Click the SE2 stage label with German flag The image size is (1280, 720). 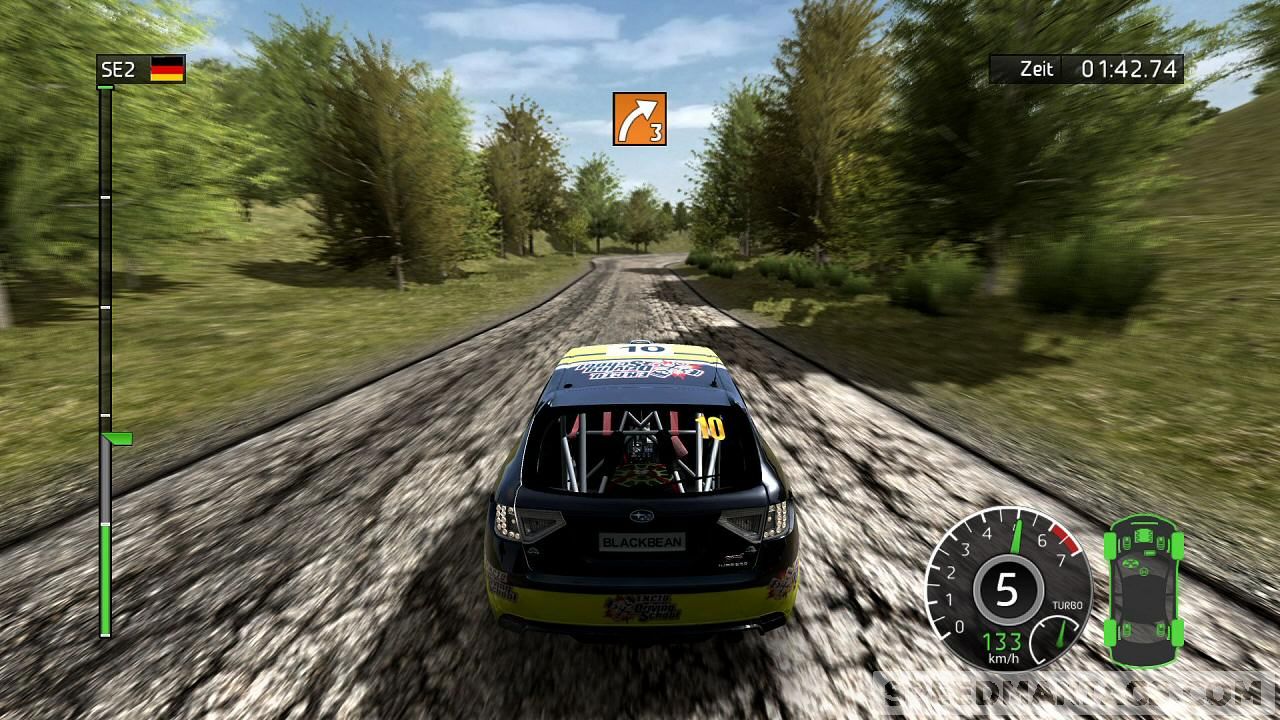tap(141, 69)
